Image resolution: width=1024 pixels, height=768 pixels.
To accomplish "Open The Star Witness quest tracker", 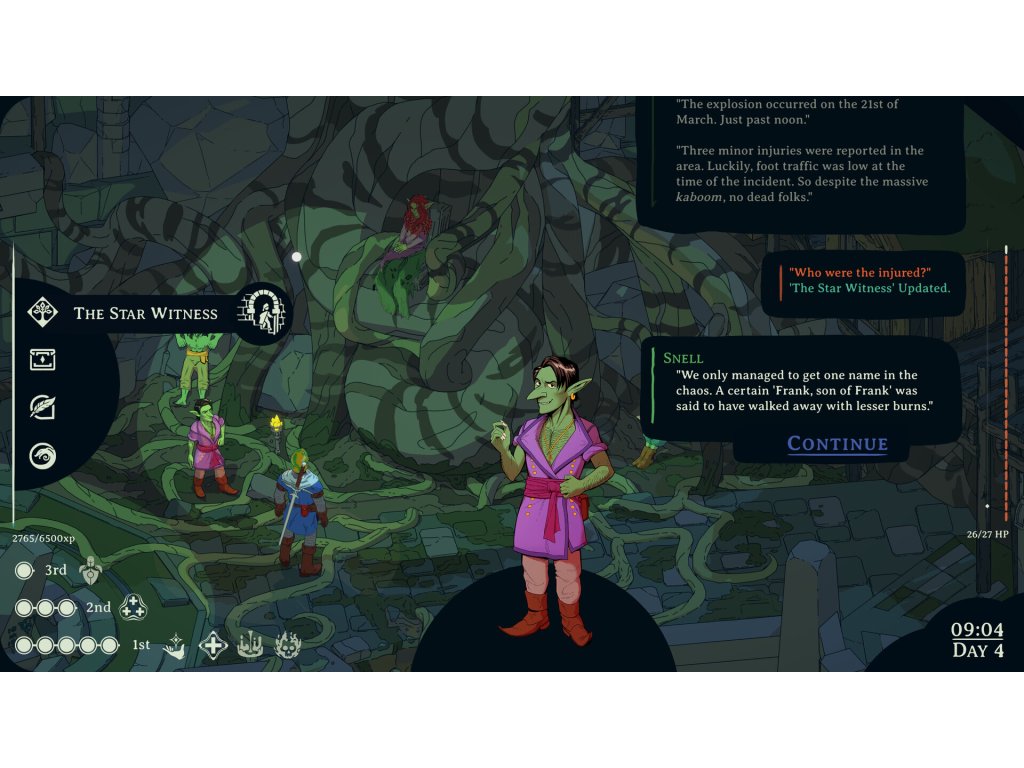I will click(x=145, y=313).
